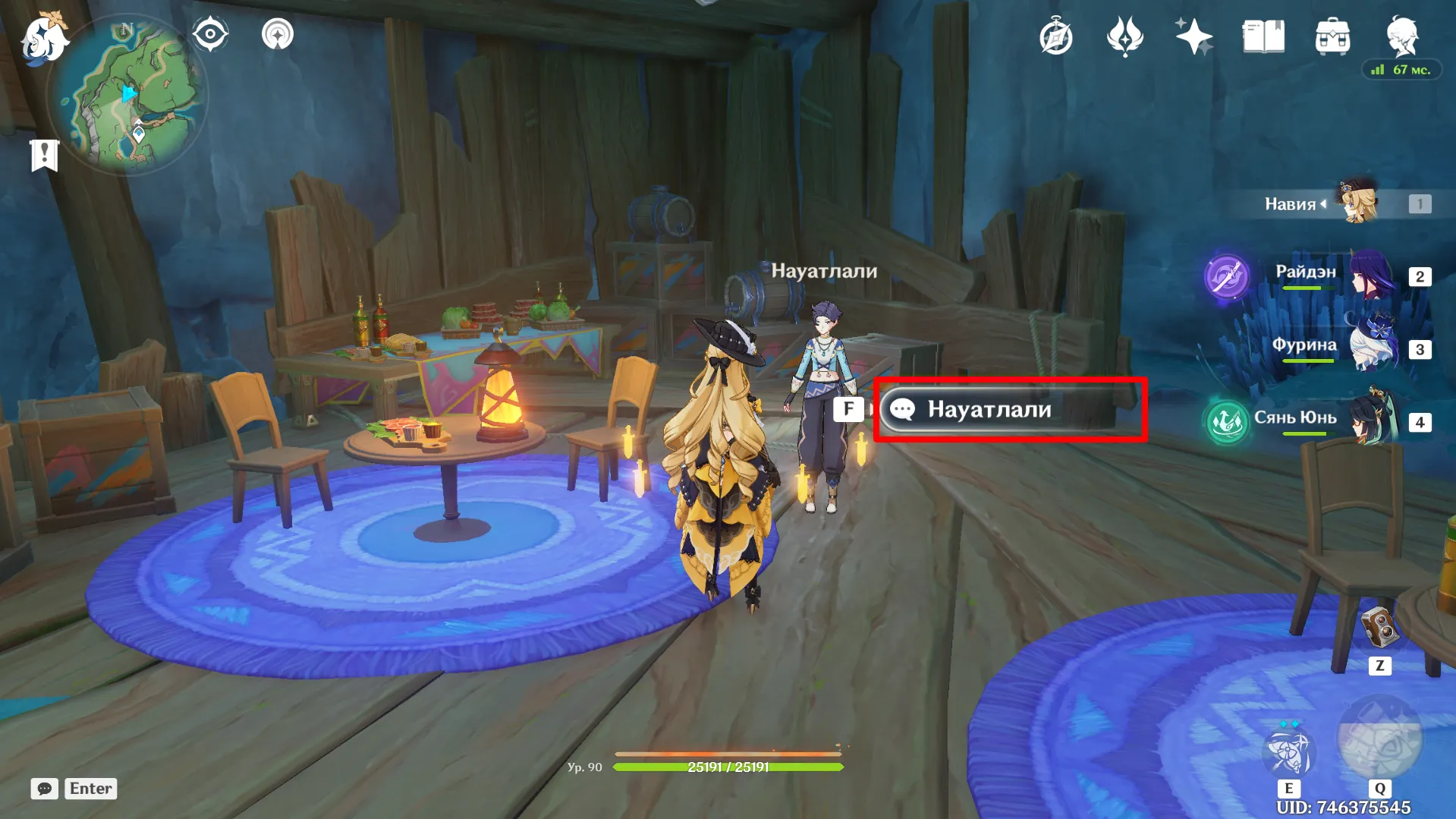Open the events flame-leaf icon
This screenshot has width=1456, height=819.
[x=1124, y=36]
